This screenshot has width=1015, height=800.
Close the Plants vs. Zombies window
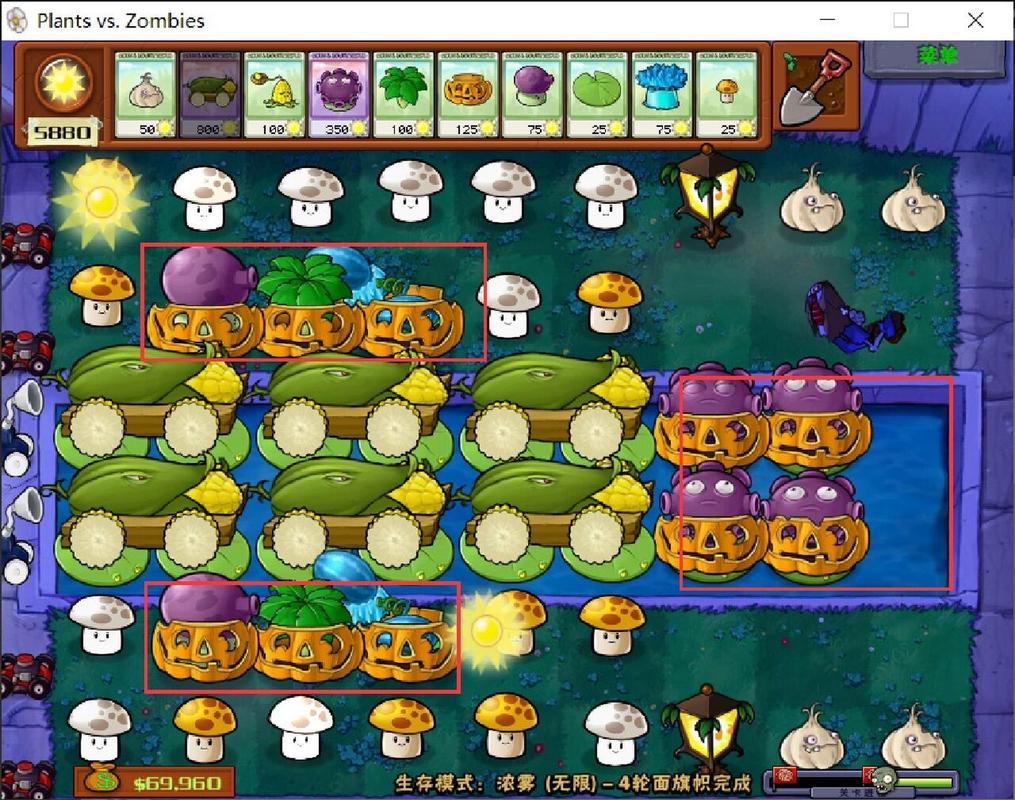tap(975, 20)
